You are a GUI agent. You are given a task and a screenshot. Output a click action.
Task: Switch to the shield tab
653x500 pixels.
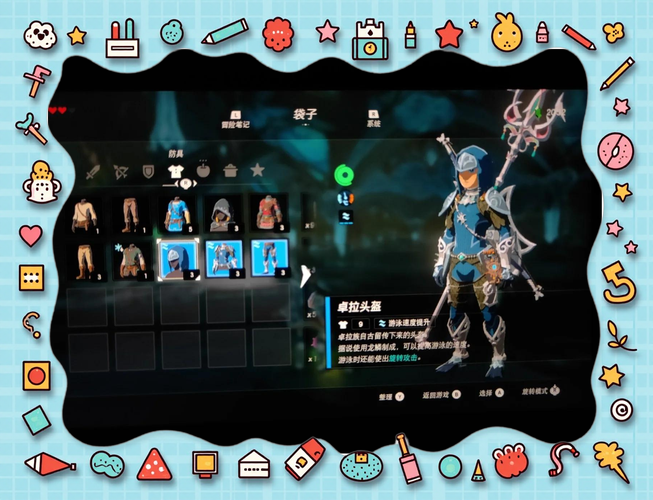148,172
